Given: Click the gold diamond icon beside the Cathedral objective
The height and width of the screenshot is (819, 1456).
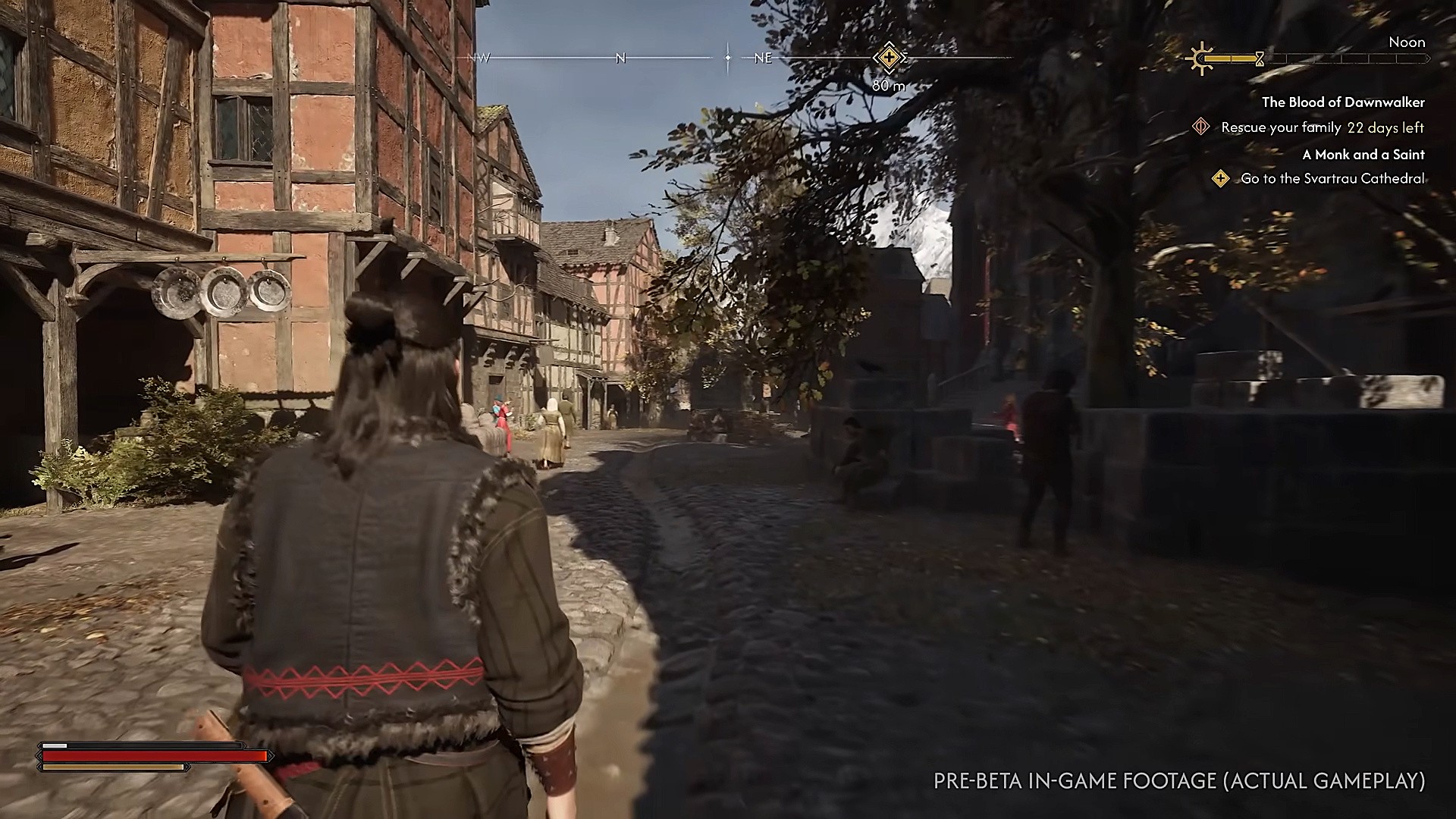Looking at the screenshot, I should coord(1222,179).
